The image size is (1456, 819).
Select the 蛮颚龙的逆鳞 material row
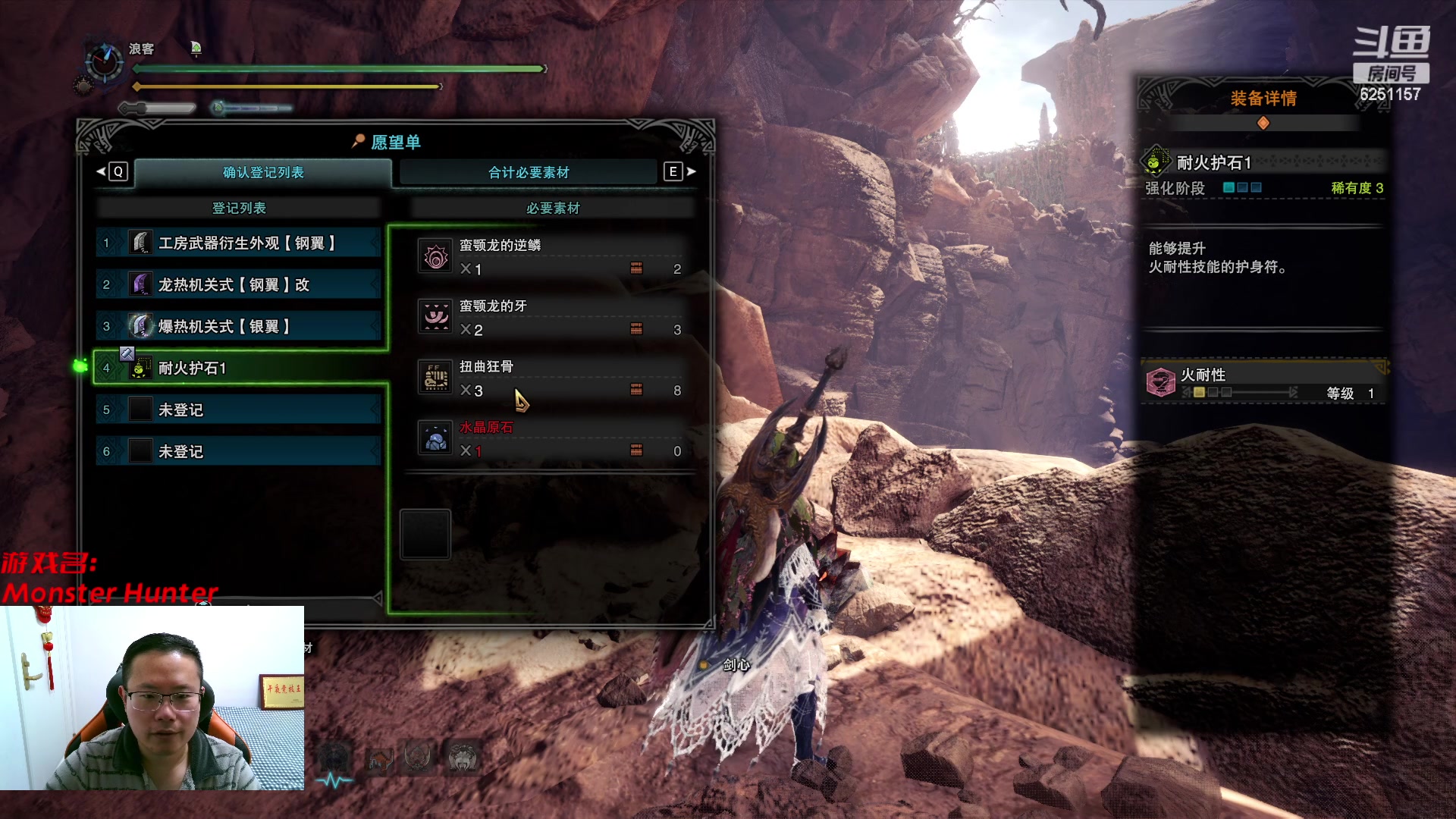[x=551, y=257]
